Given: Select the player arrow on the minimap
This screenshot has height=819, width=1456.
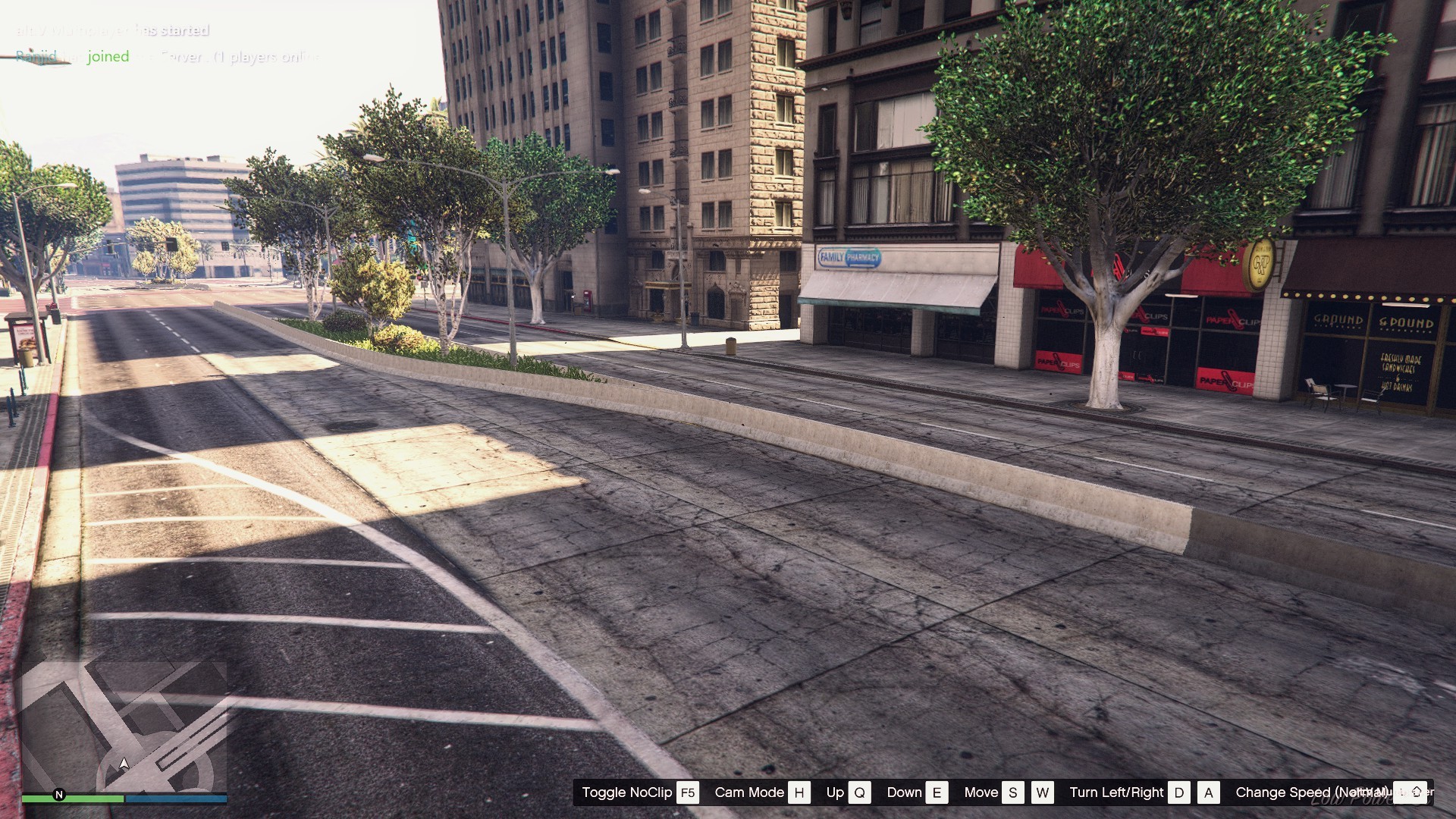Looking at the screenshot, I should tap(124, 764).
